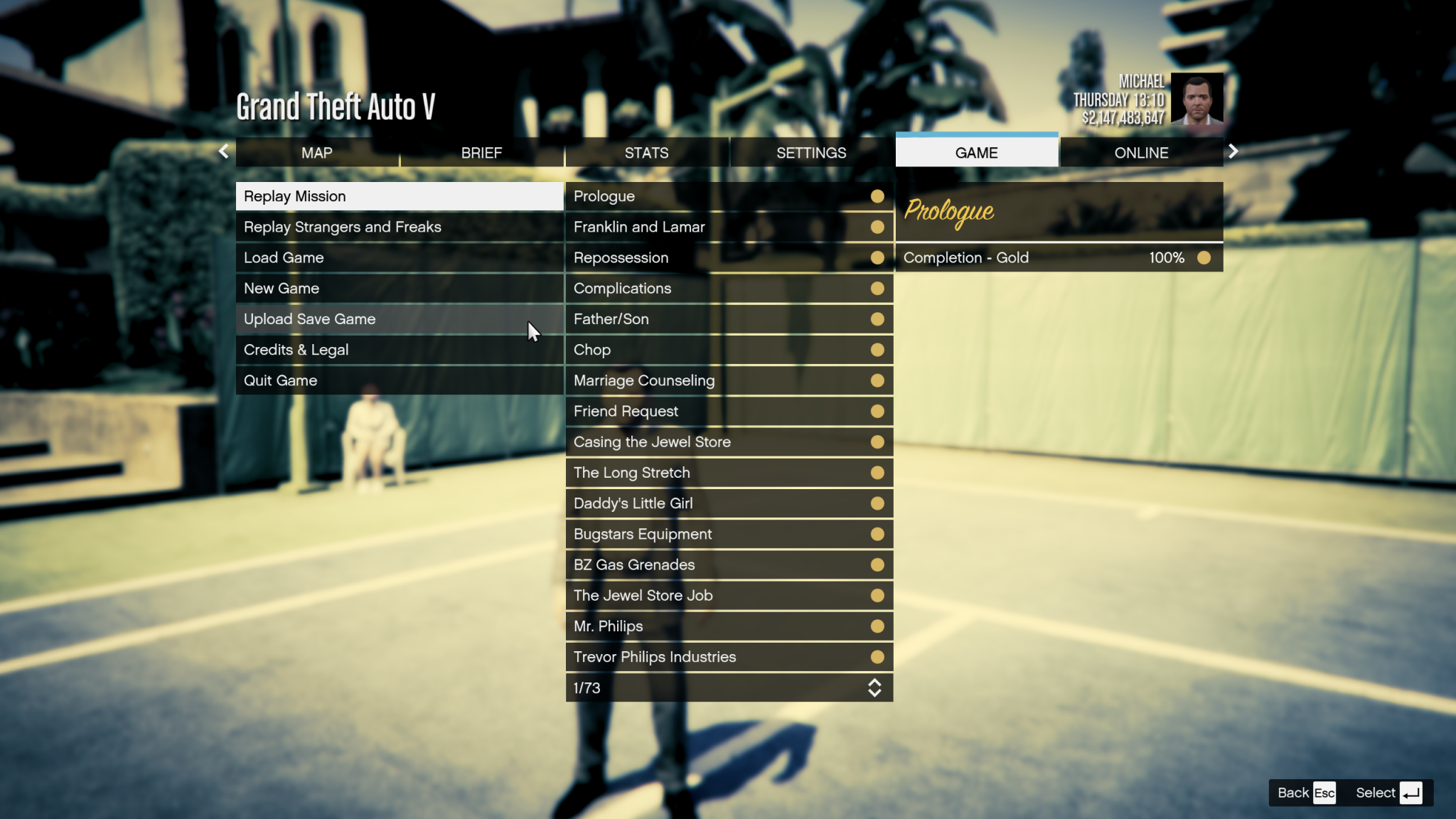
Task: Click the medal indicator next to Repossession
Action: pyautogui.click(x=877, y=257)
